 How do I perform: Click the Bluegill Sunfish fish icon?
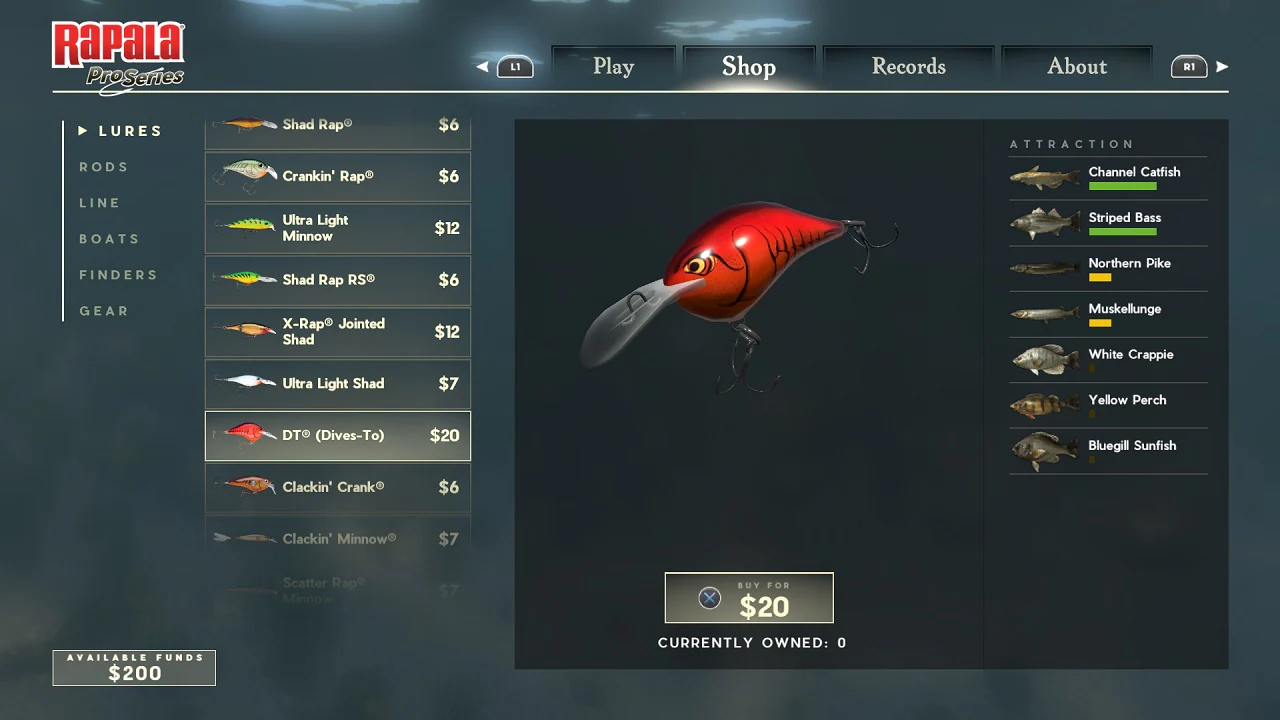pos(1044,450)
